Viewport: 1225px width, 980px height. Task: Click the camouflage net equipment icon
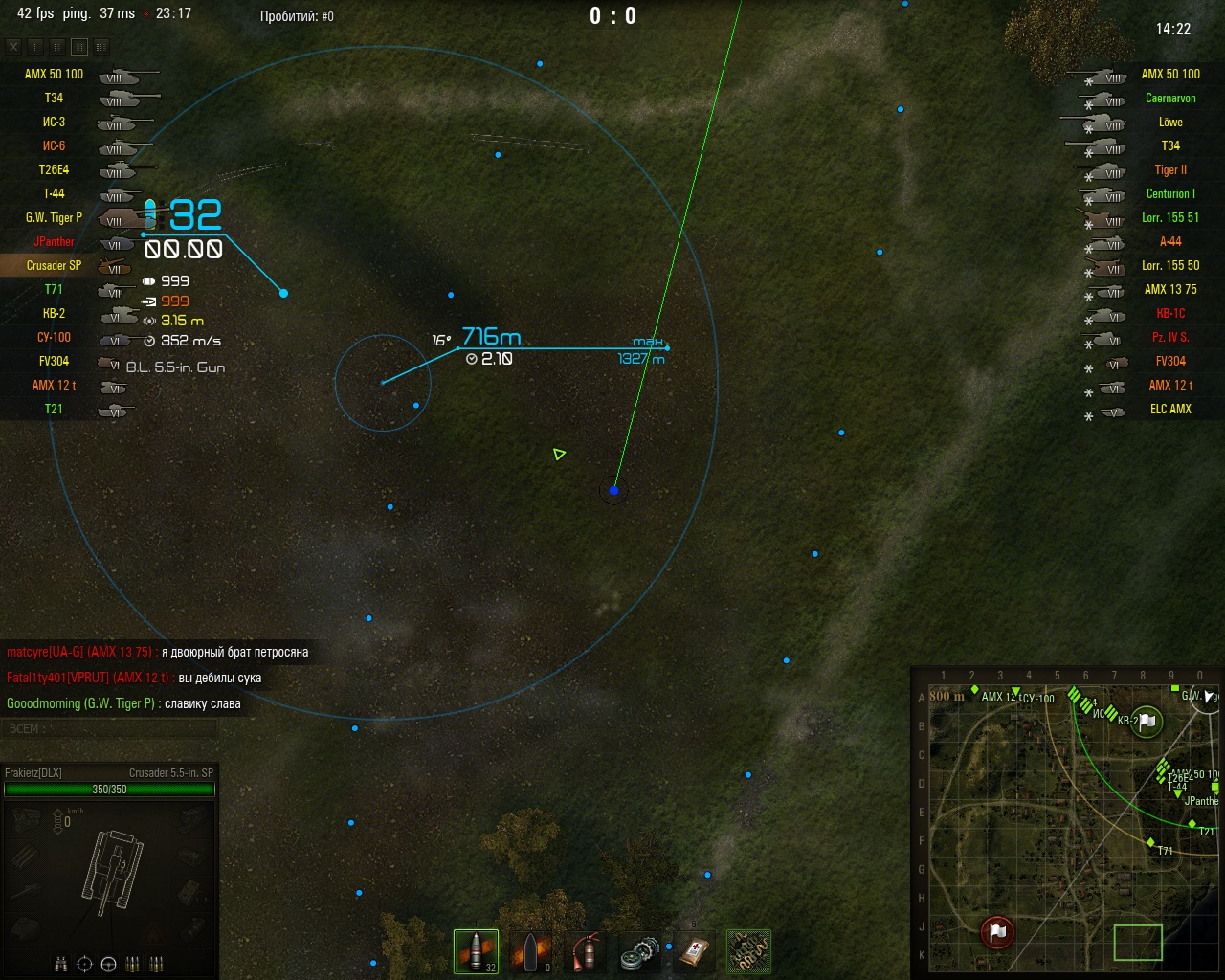(747, 950)
